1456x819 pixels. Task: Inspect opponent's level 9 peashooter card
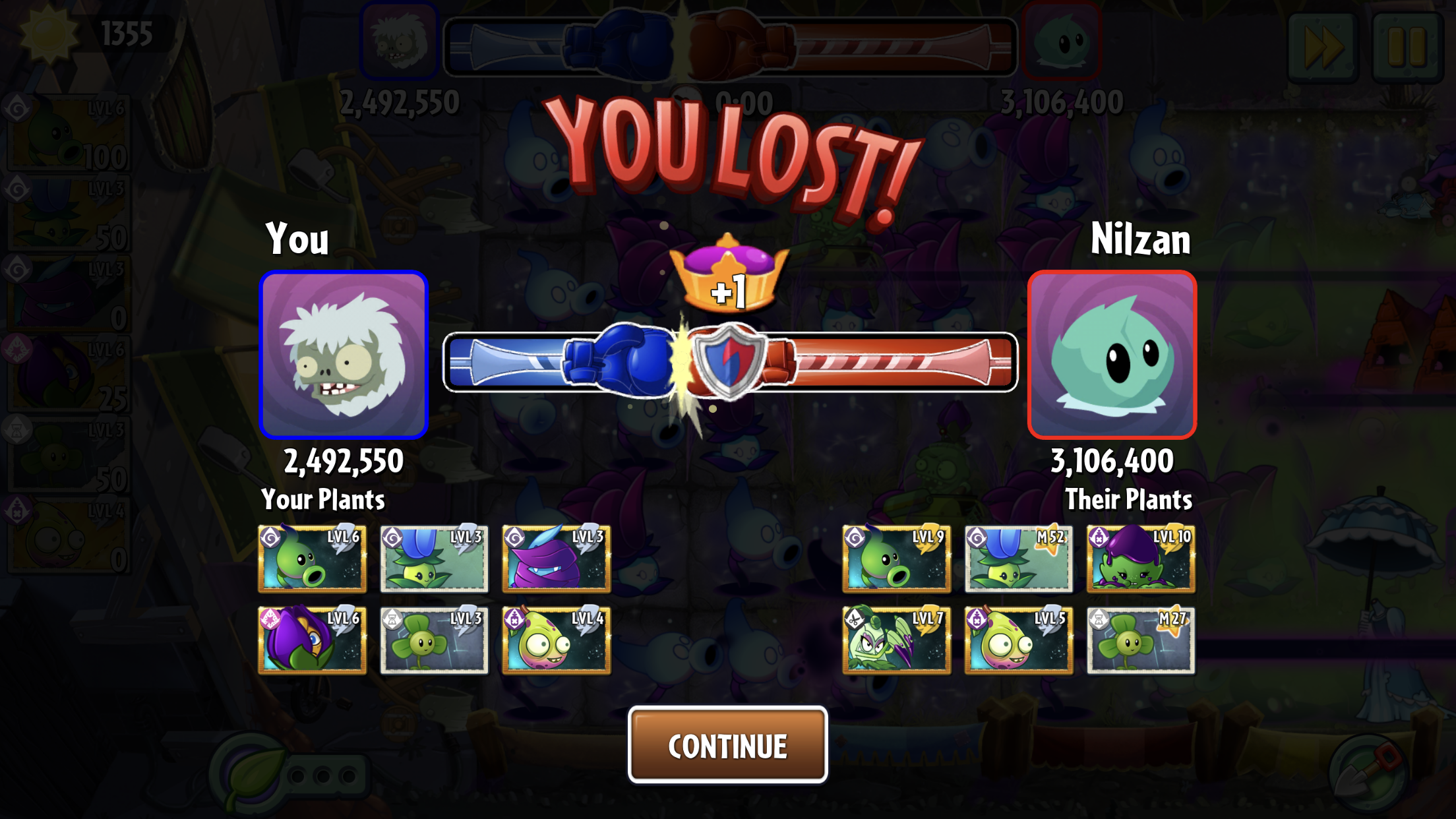pos(896,559)
